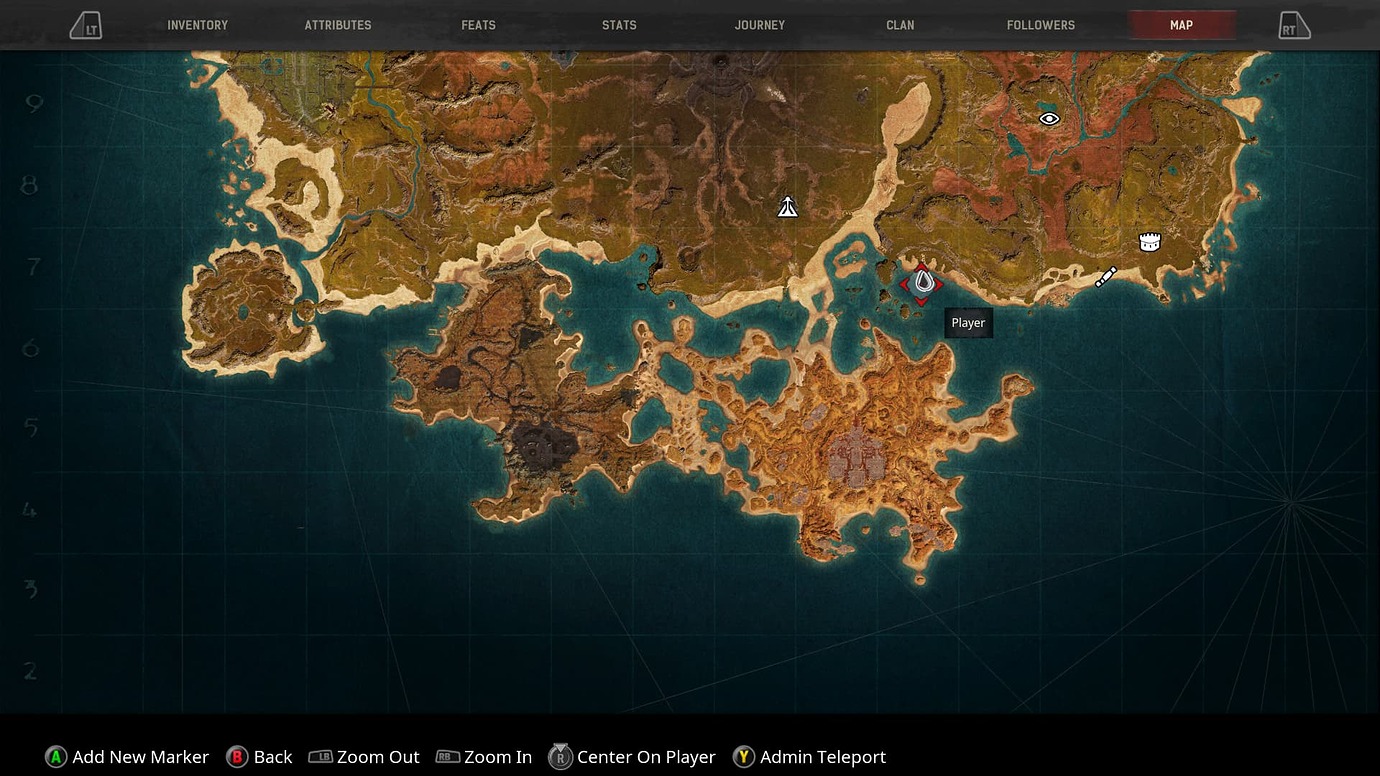
Task: Switch to the Inventory tab
Action: tap(197, 25)
